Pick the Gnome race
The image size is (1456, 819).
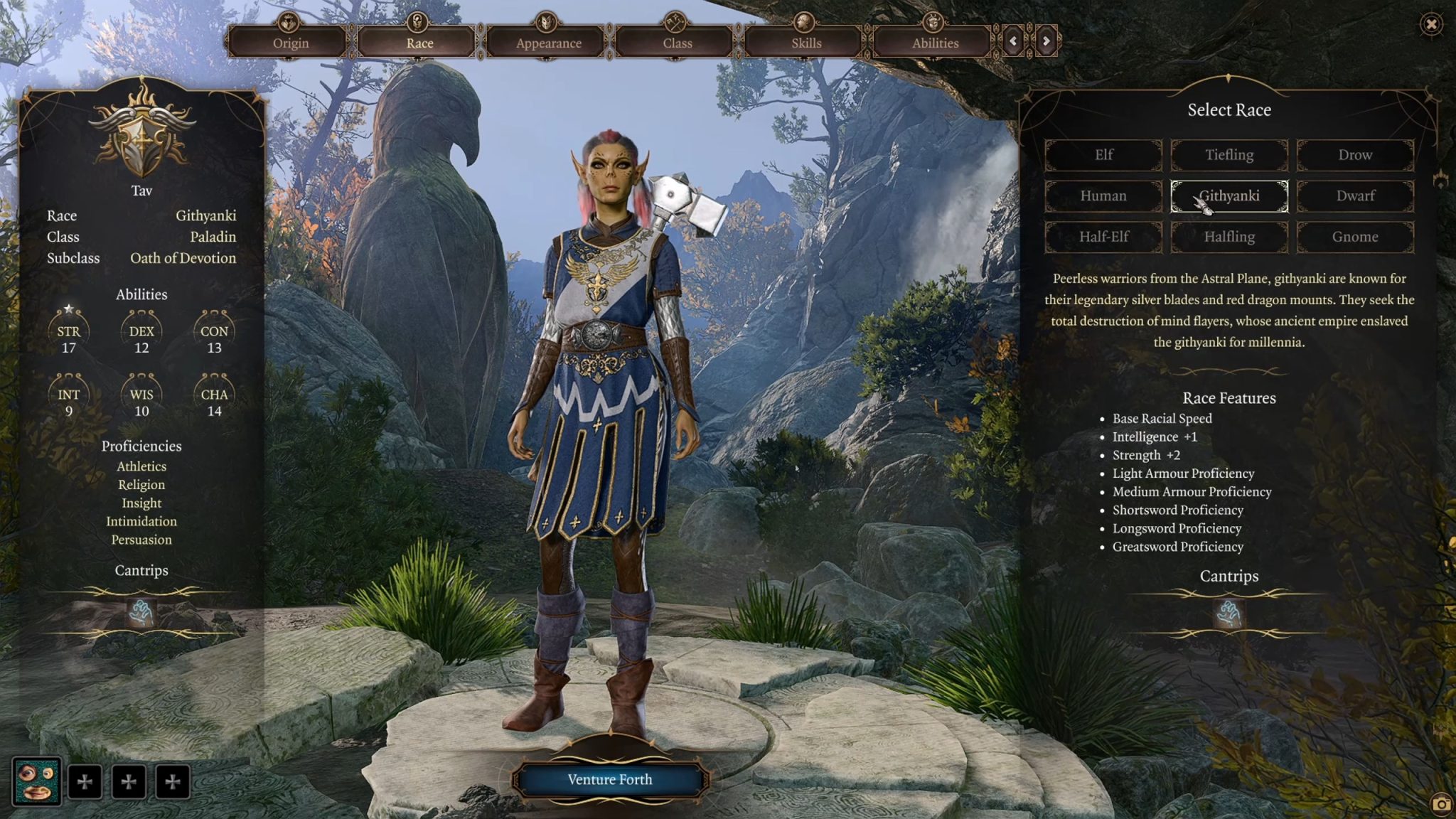[1355, 237]
